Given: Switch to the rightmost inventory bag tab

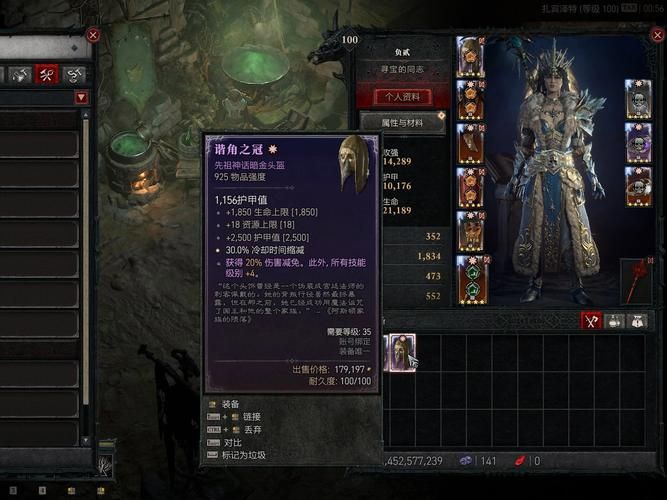Looking at the screenshot, I should click(x=637, y=321).
